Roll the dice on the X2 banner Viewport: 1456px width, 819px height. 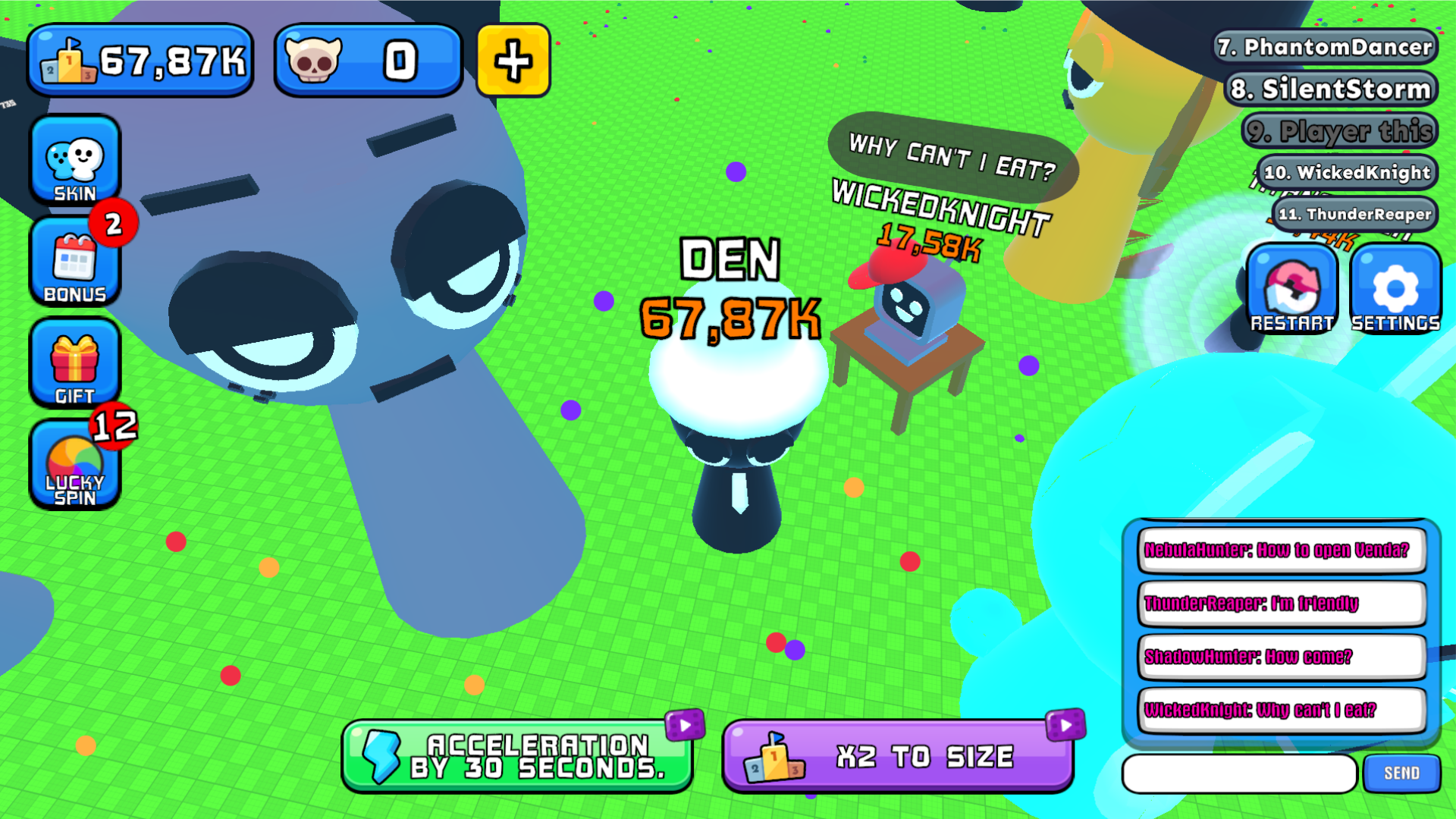click(1065, 724)
